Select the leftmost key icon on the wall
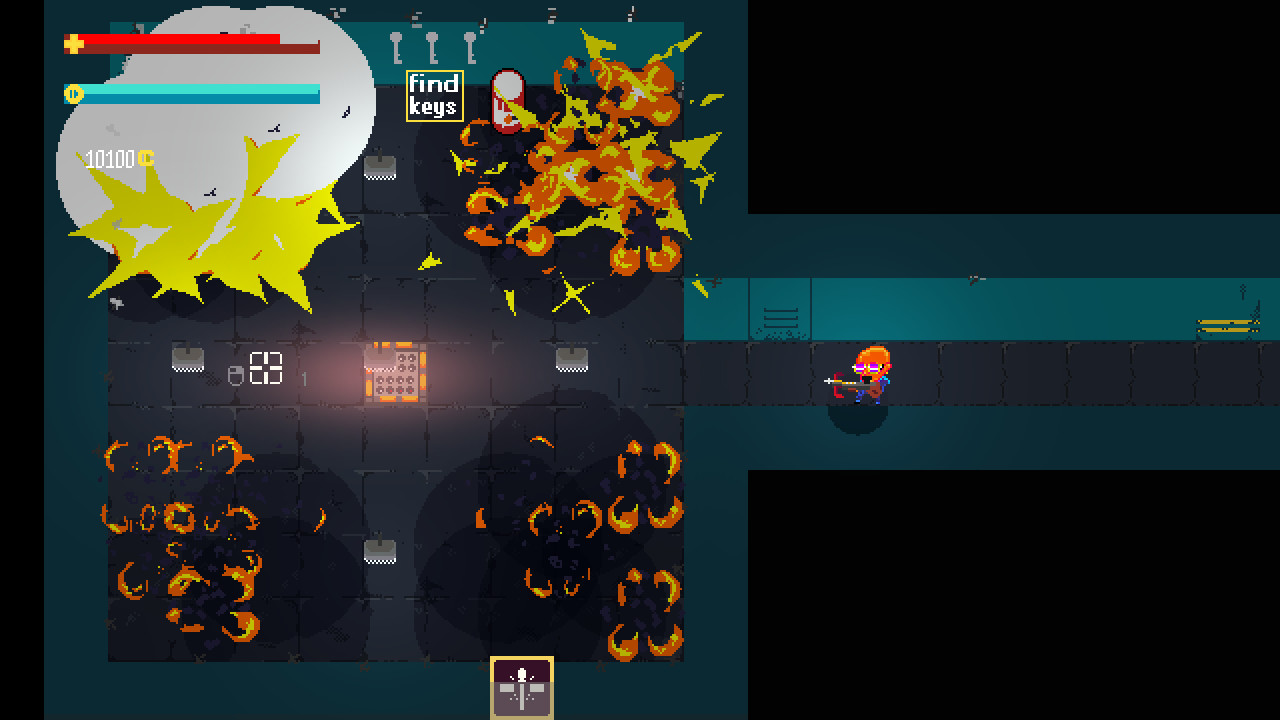The height and width of the screenshot is (720, 1280). 395,48
